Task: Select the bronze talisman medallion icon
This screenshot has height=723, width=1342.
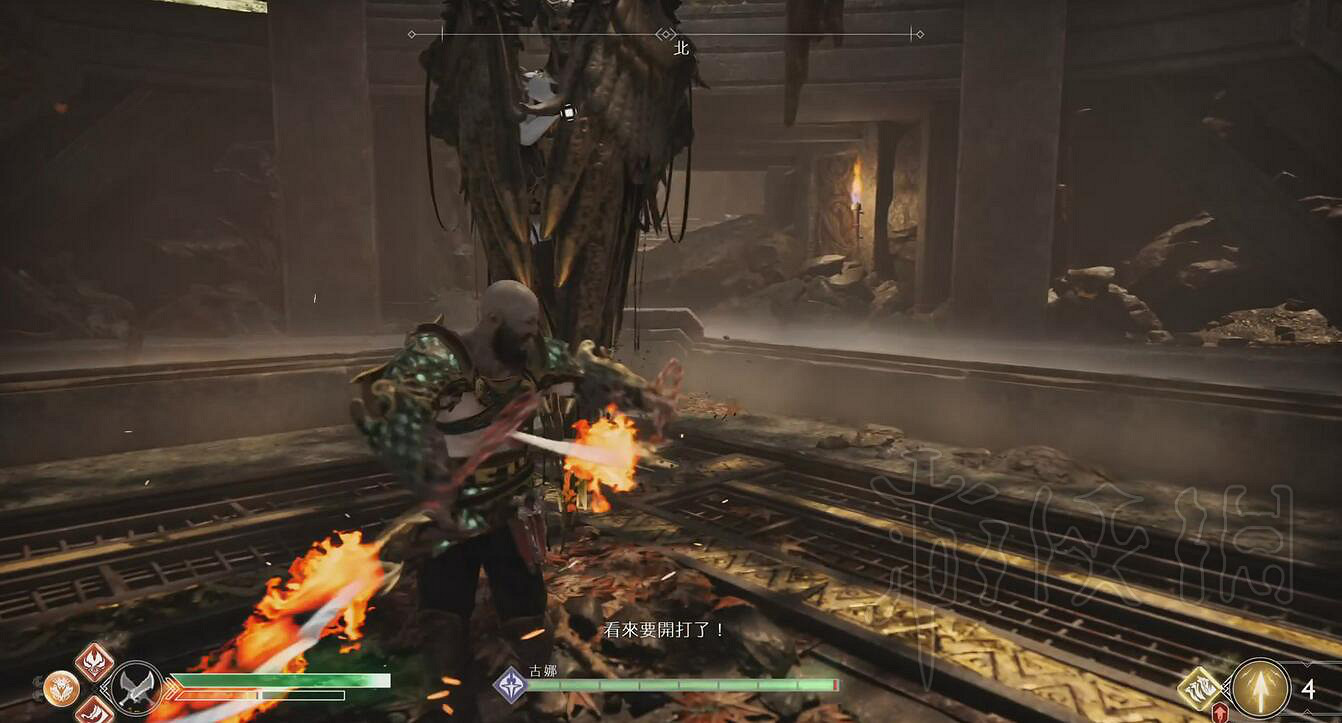Action: 60,688
